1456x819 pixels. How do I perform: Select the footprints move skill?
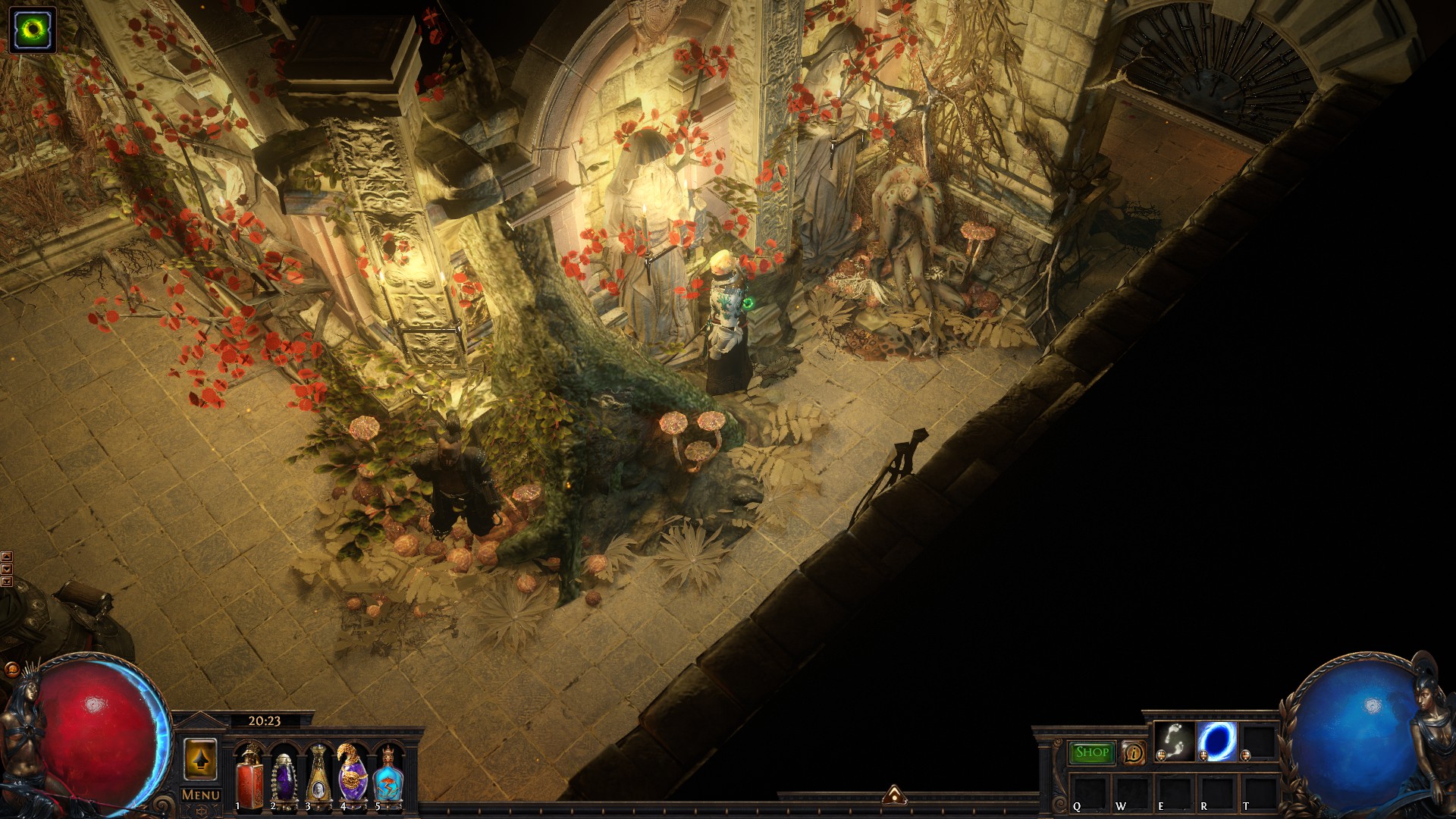[x=1175, y=741]
